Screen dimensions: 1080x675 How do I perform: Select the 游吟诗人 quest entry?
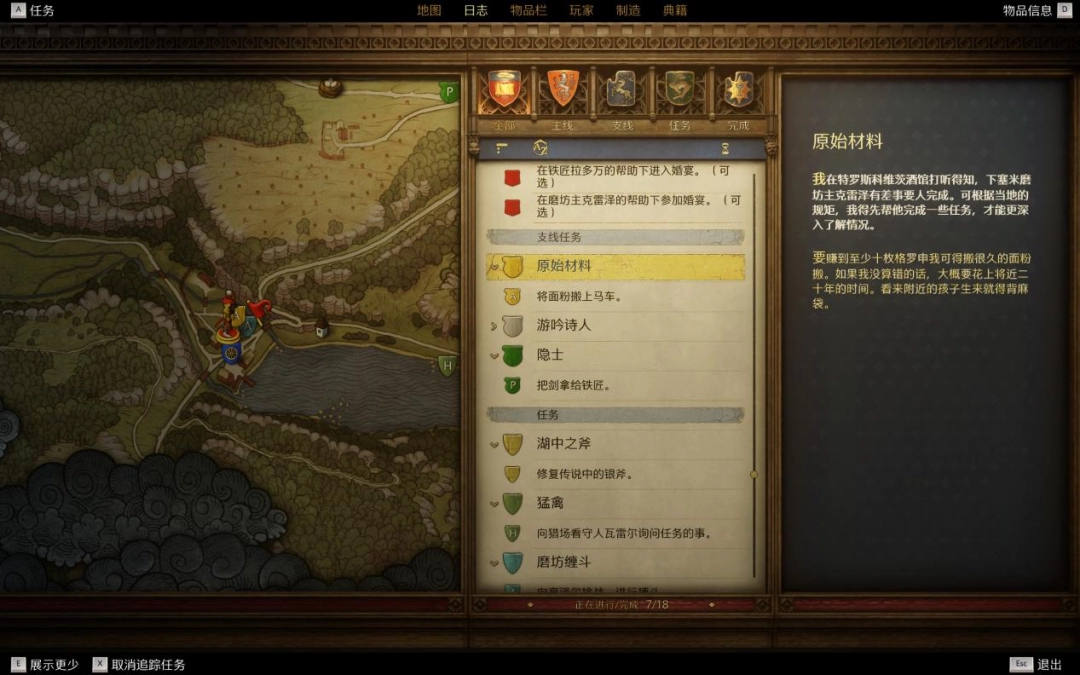564,325
